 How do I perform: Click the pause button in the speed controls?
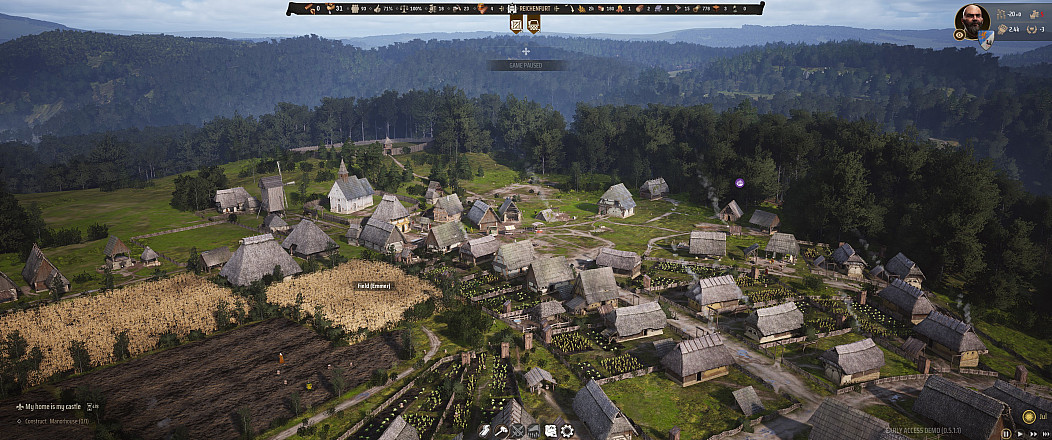point(1006,434)
